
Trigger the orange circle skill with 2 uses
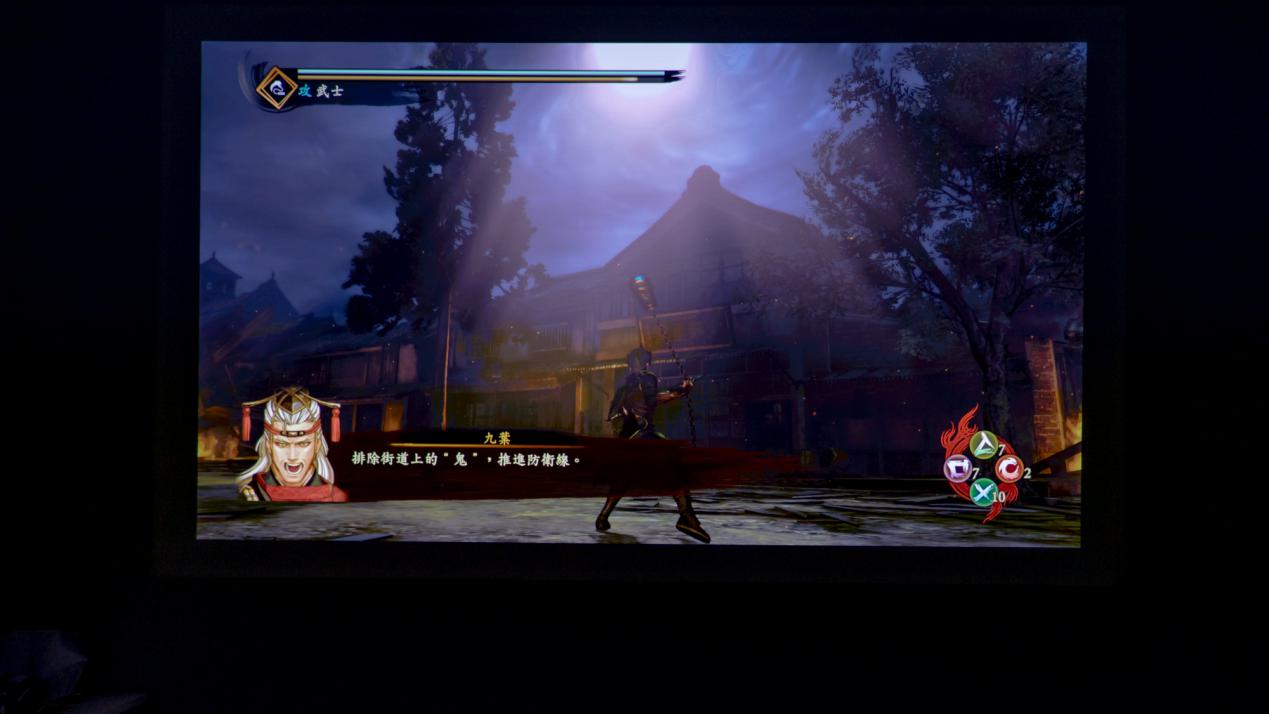(1008, 468)
